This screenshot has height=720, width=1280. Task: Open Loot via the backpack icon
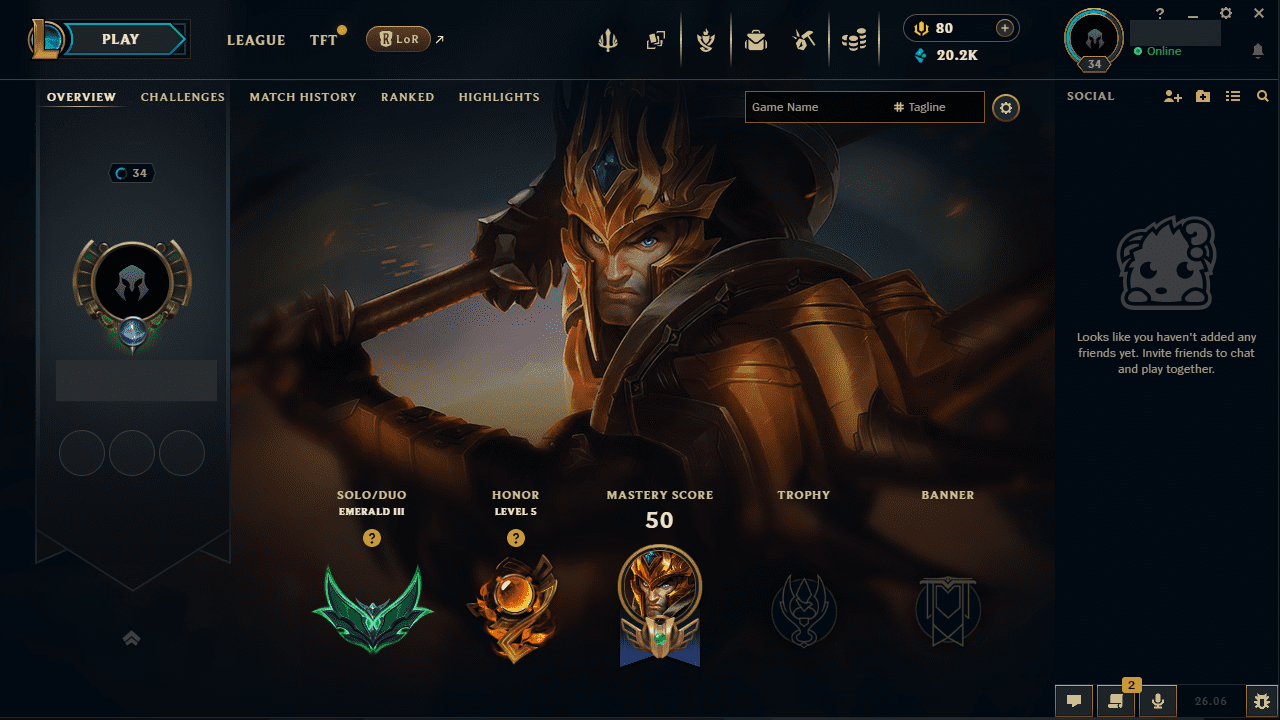755,40
